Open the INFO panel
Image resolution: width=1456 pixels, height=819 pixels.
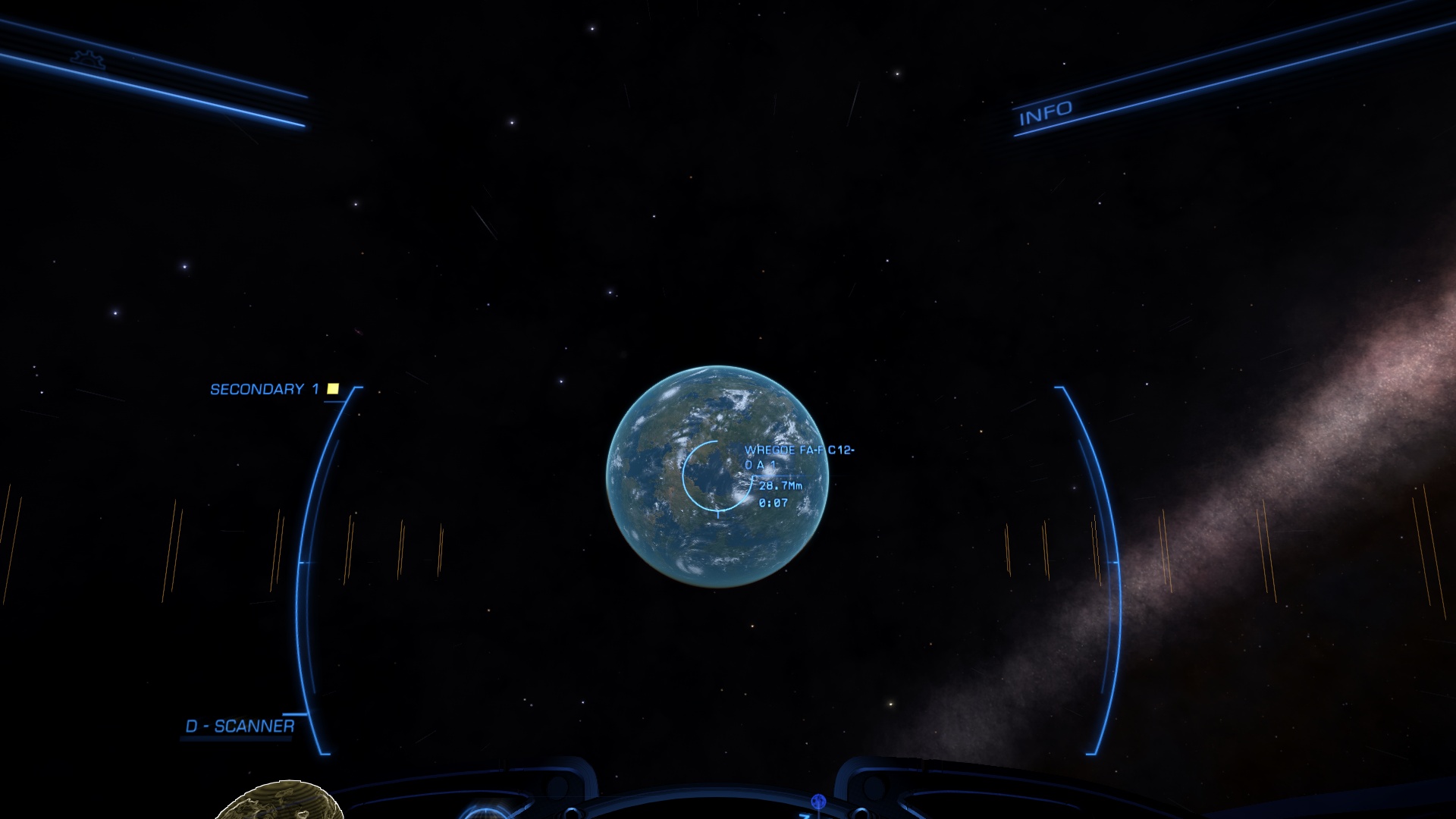[1045, 114]
